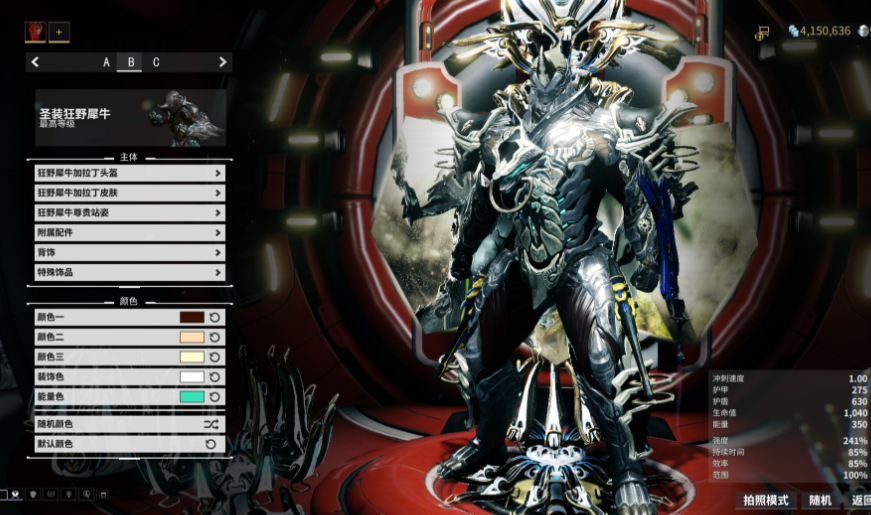The width and height of the screenshot is (871, 515).
Task: Switch to appearance config A
Action: tap(107, 62)
